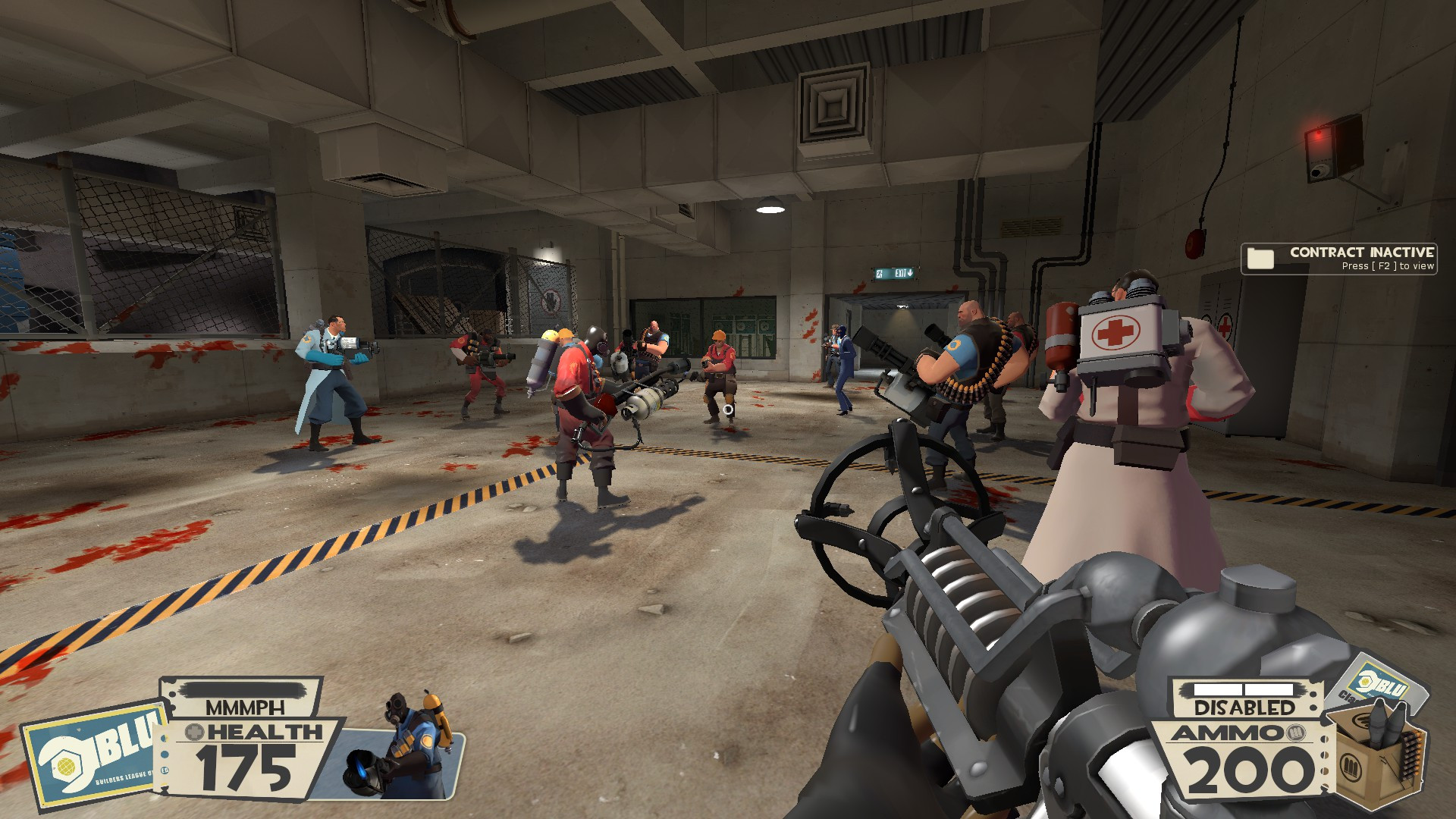Click the Press F2 to view link
The image size is (1456, 819).
pyautogui.click(x=1389, y=267)
